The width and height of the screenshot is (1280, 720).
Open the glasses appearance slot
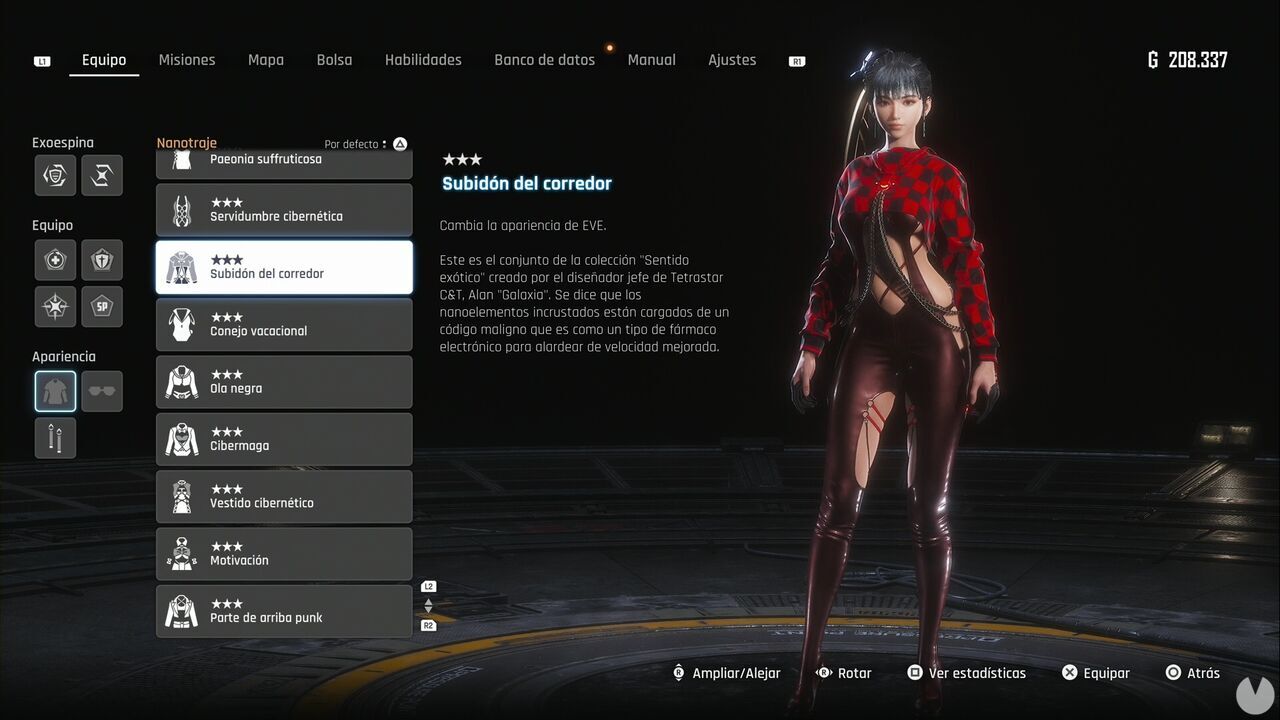[102, 390]
